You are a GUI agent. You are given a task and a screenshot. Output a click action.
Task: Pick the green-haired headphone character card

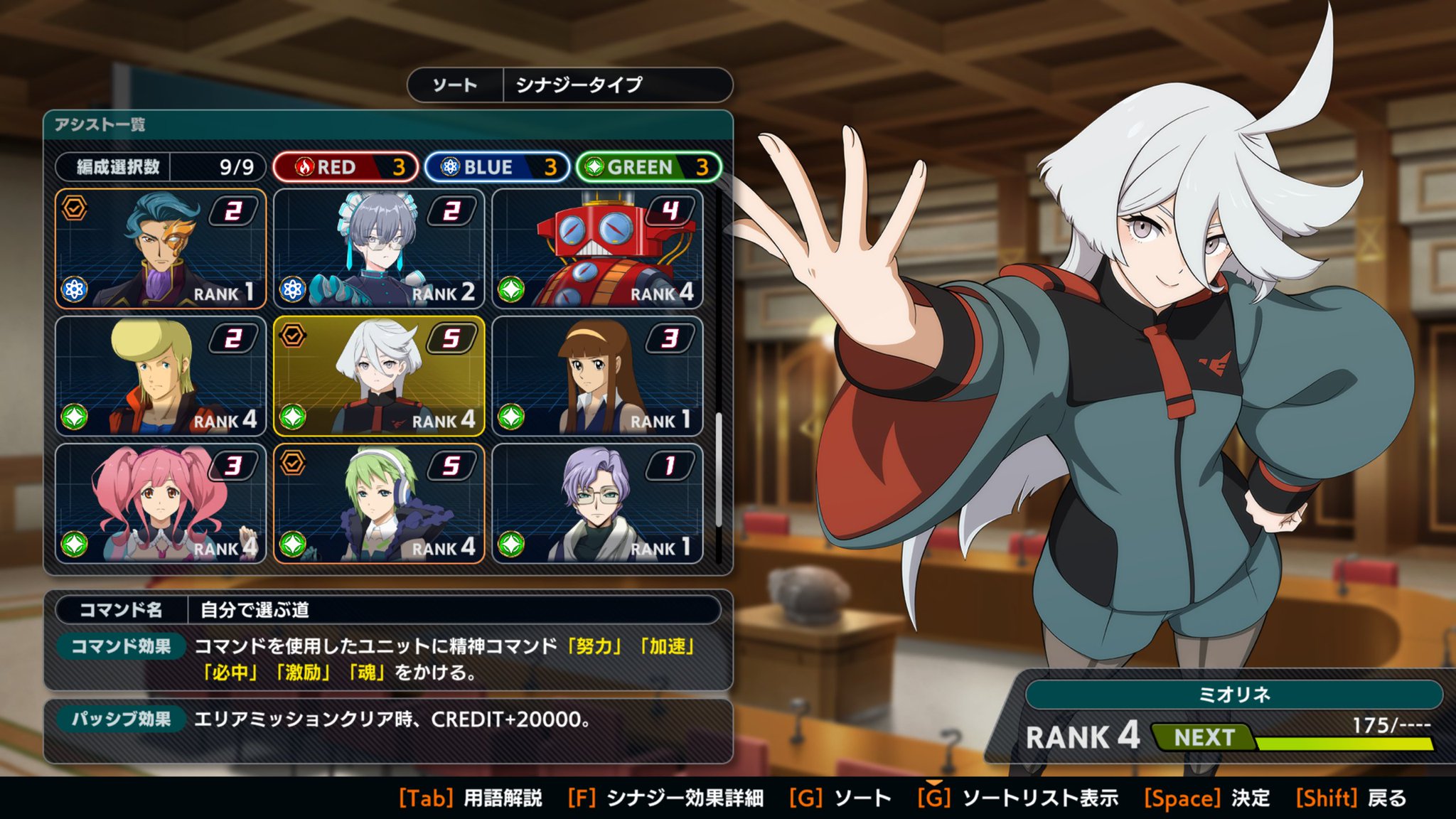tap(379, 504)
